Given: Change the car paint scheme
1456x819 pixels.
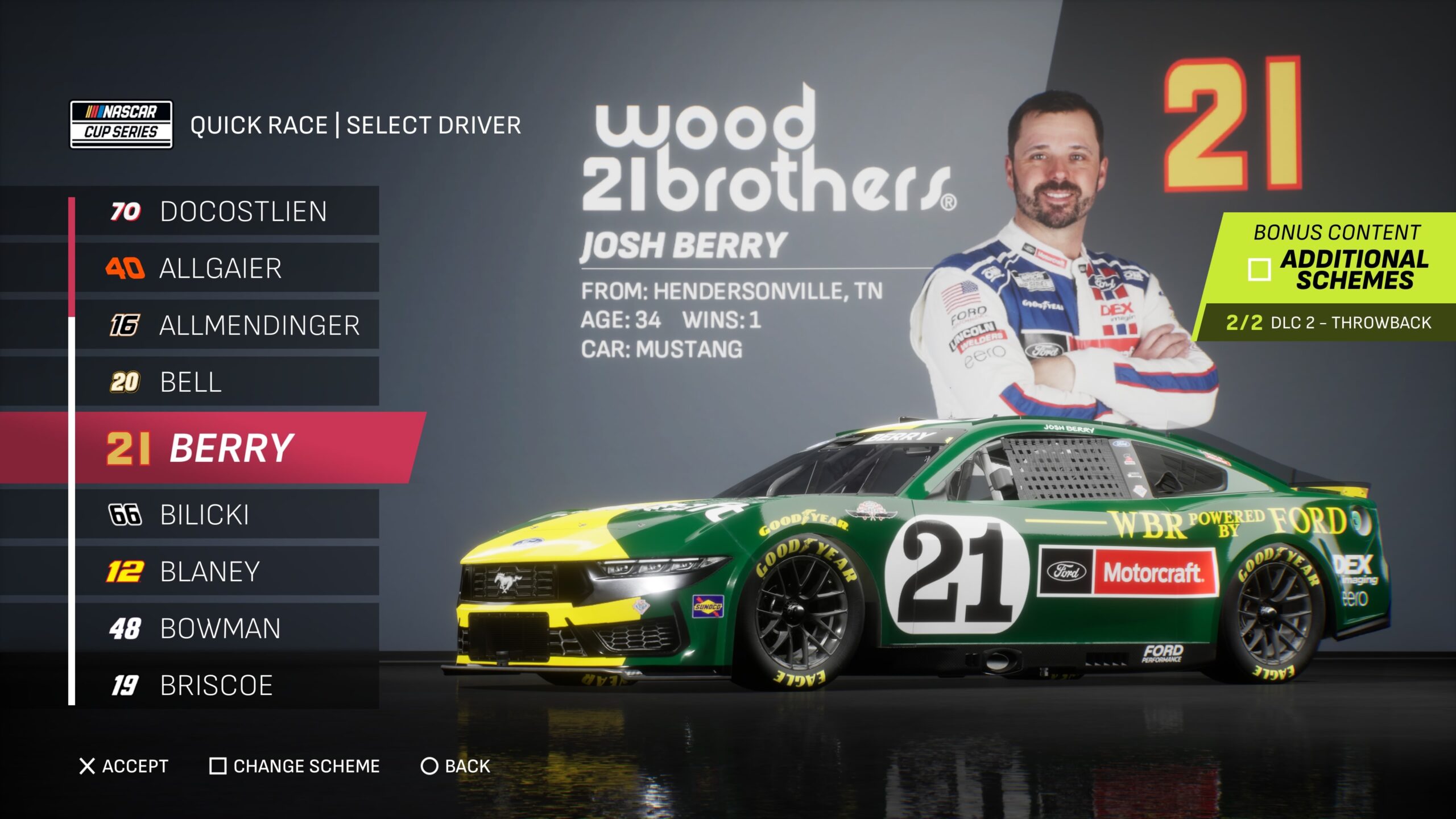Looking at the screenshot, I should click(295, 766).
